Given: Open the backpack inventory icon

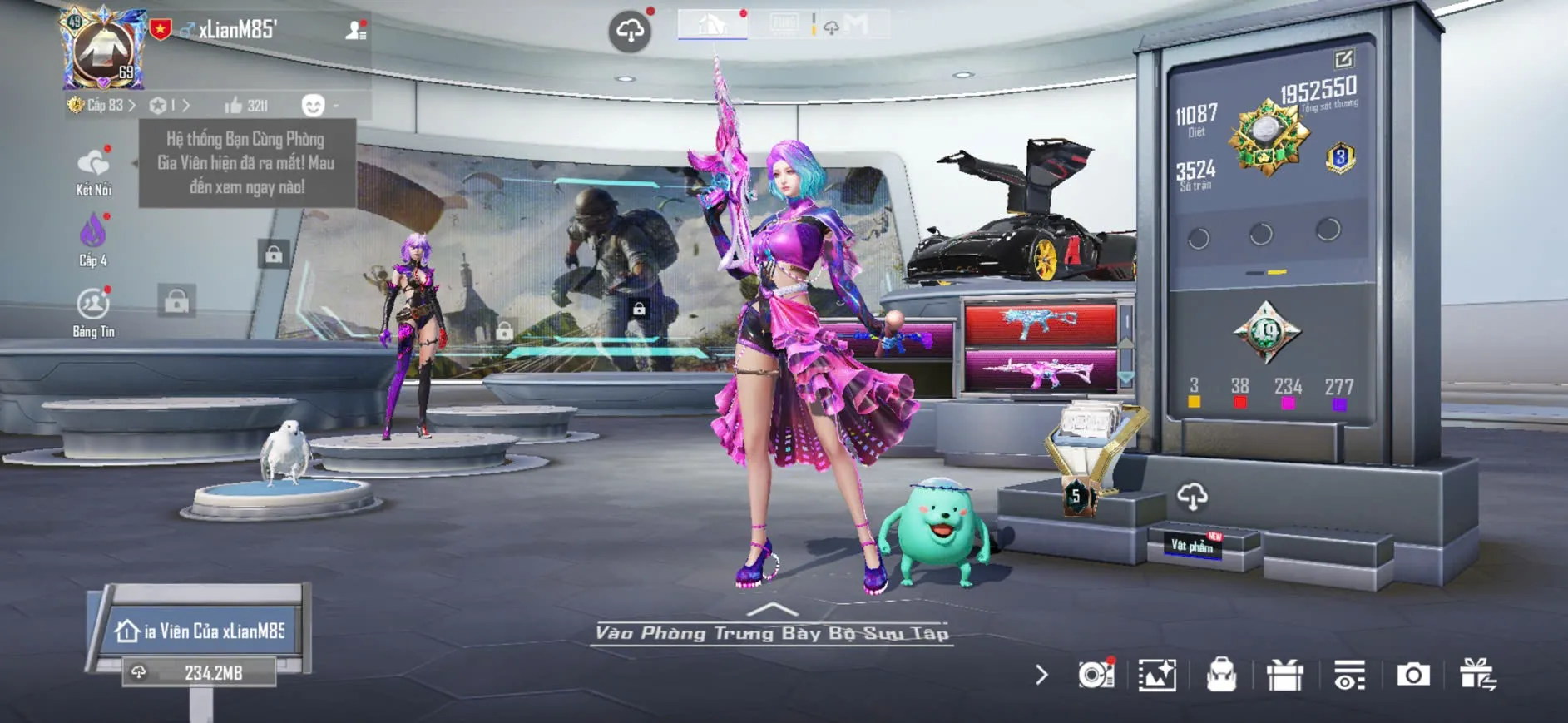Looking at the screenshot, I should click(1221, 675).
